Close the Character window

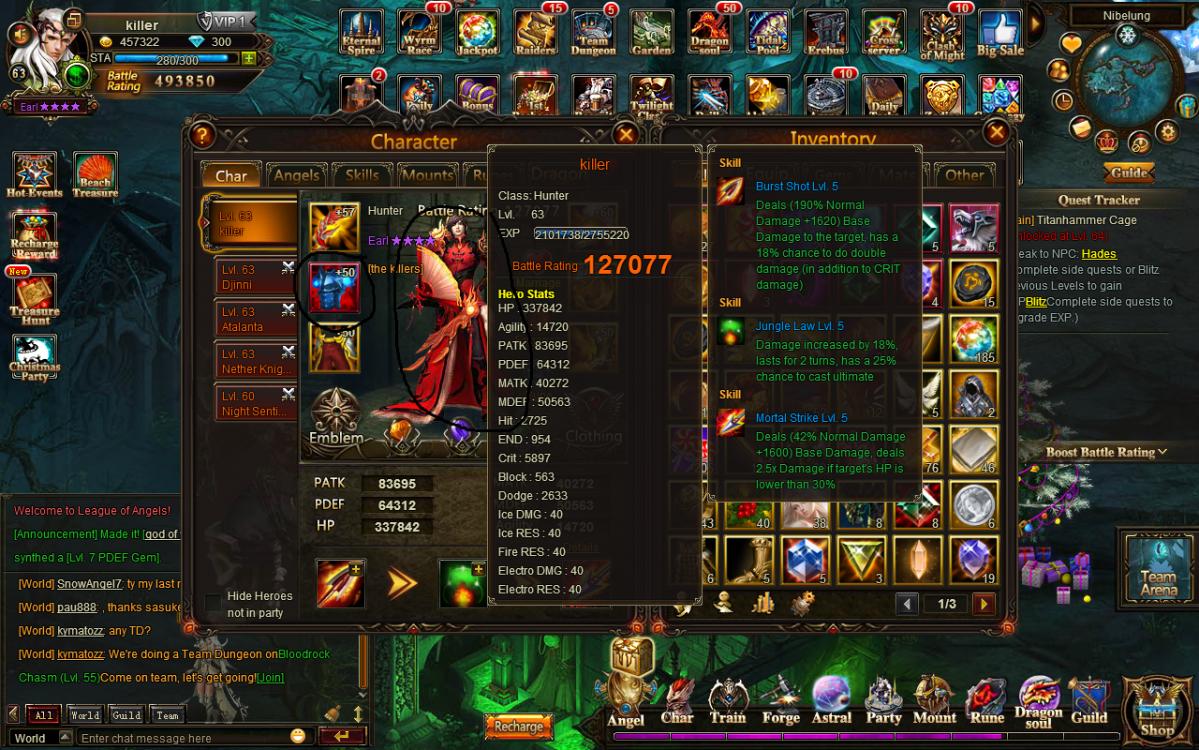pos(626,134)
